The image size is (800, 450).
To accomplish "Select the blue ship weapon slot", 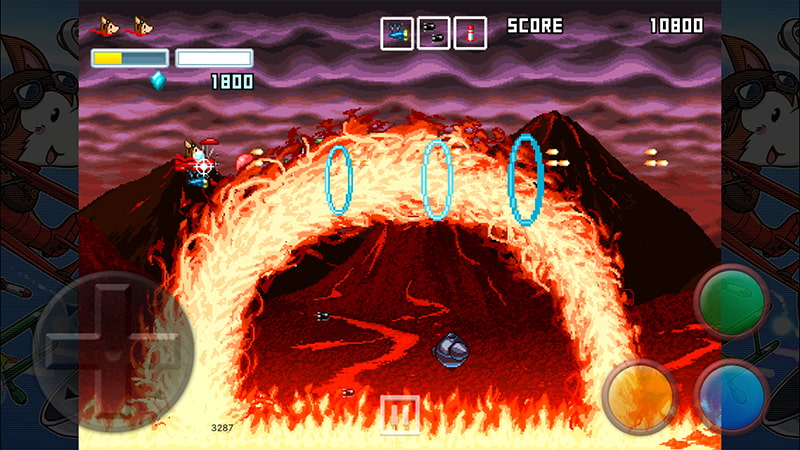I will 397,33.
